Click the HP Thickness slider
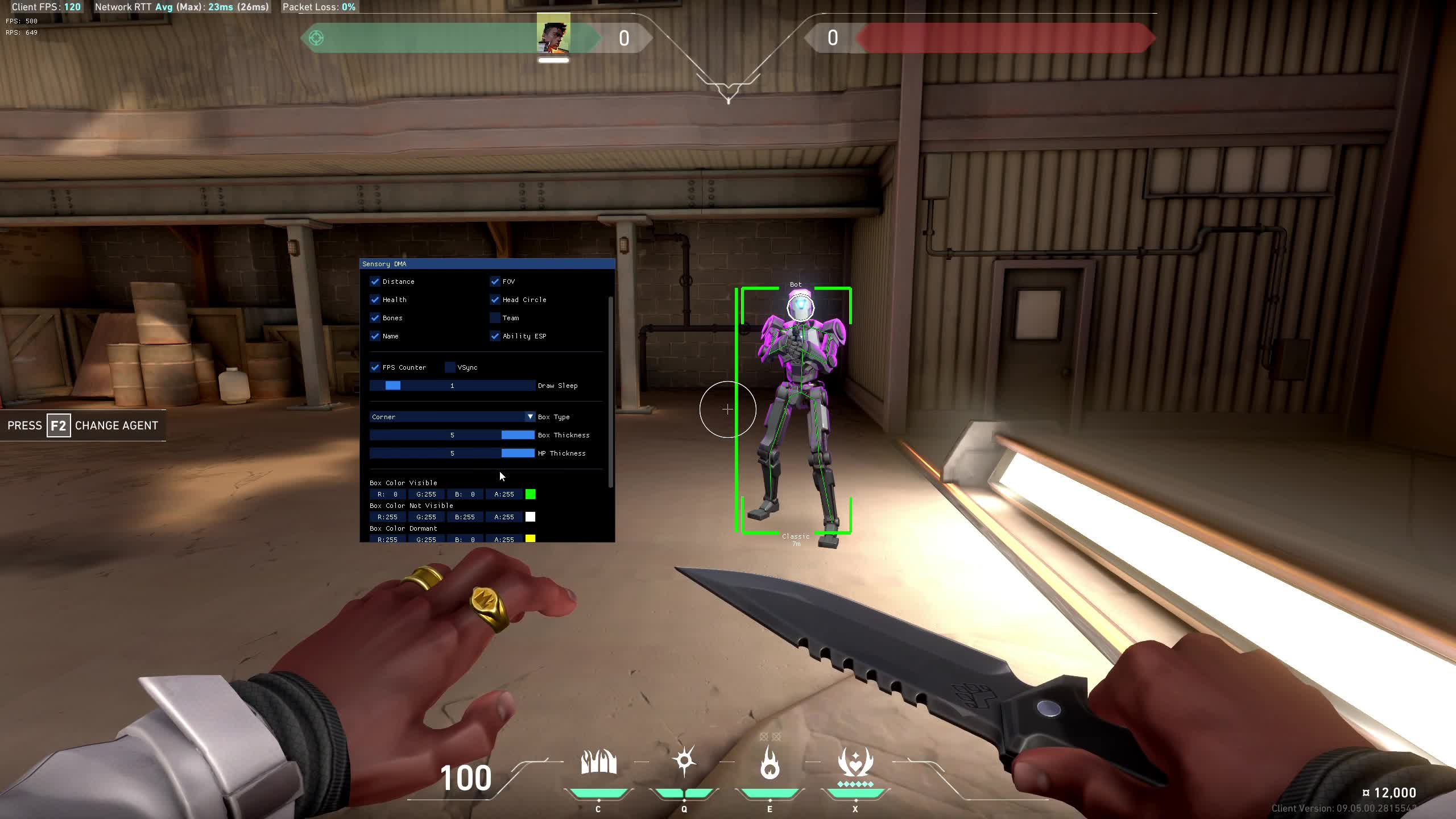Screen dimensions: 1456x819 click(x=452, y=453)
